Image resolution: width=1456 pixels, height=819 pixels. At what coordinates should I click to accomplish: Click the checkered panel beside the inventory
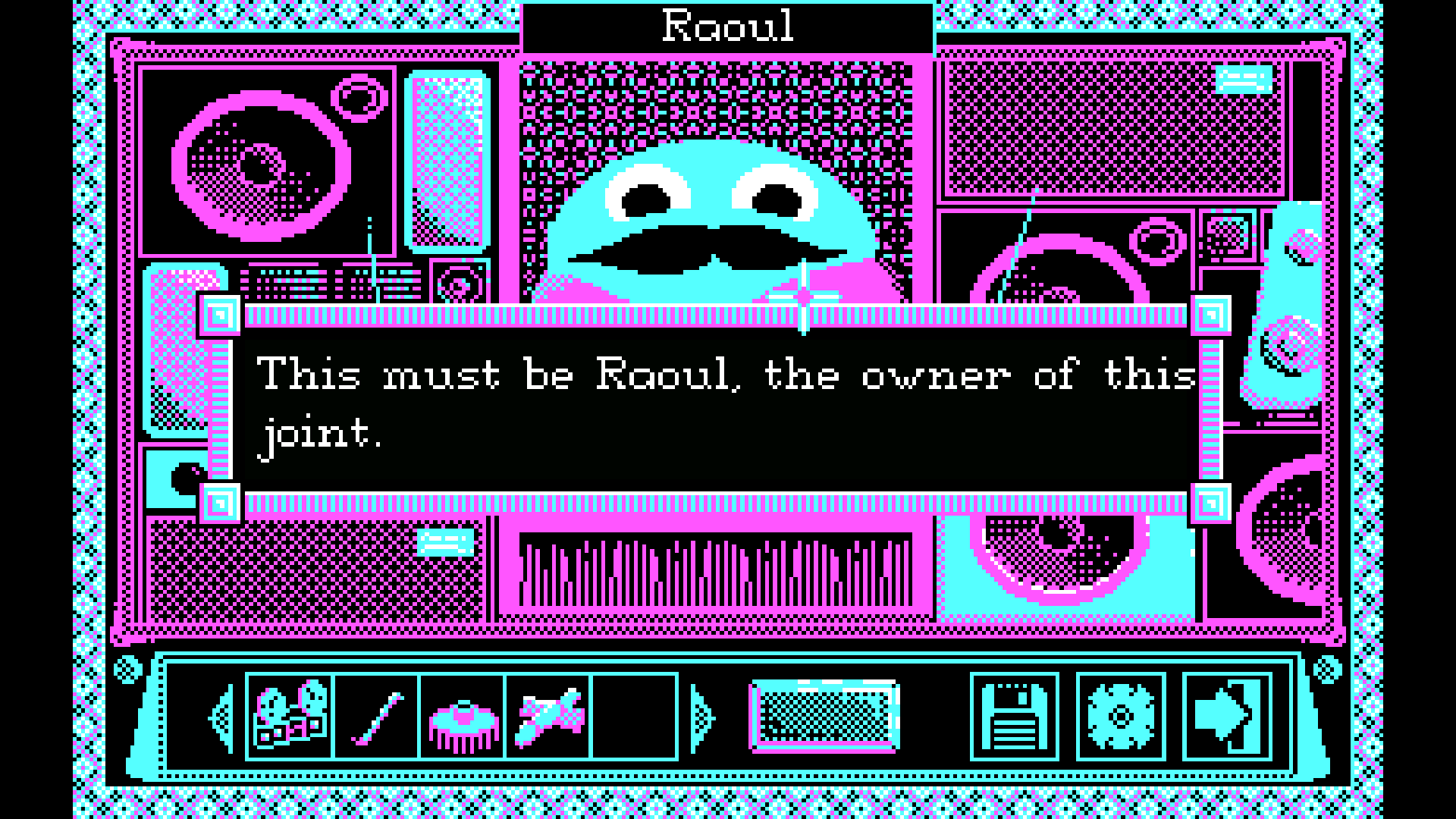(825, 717)
